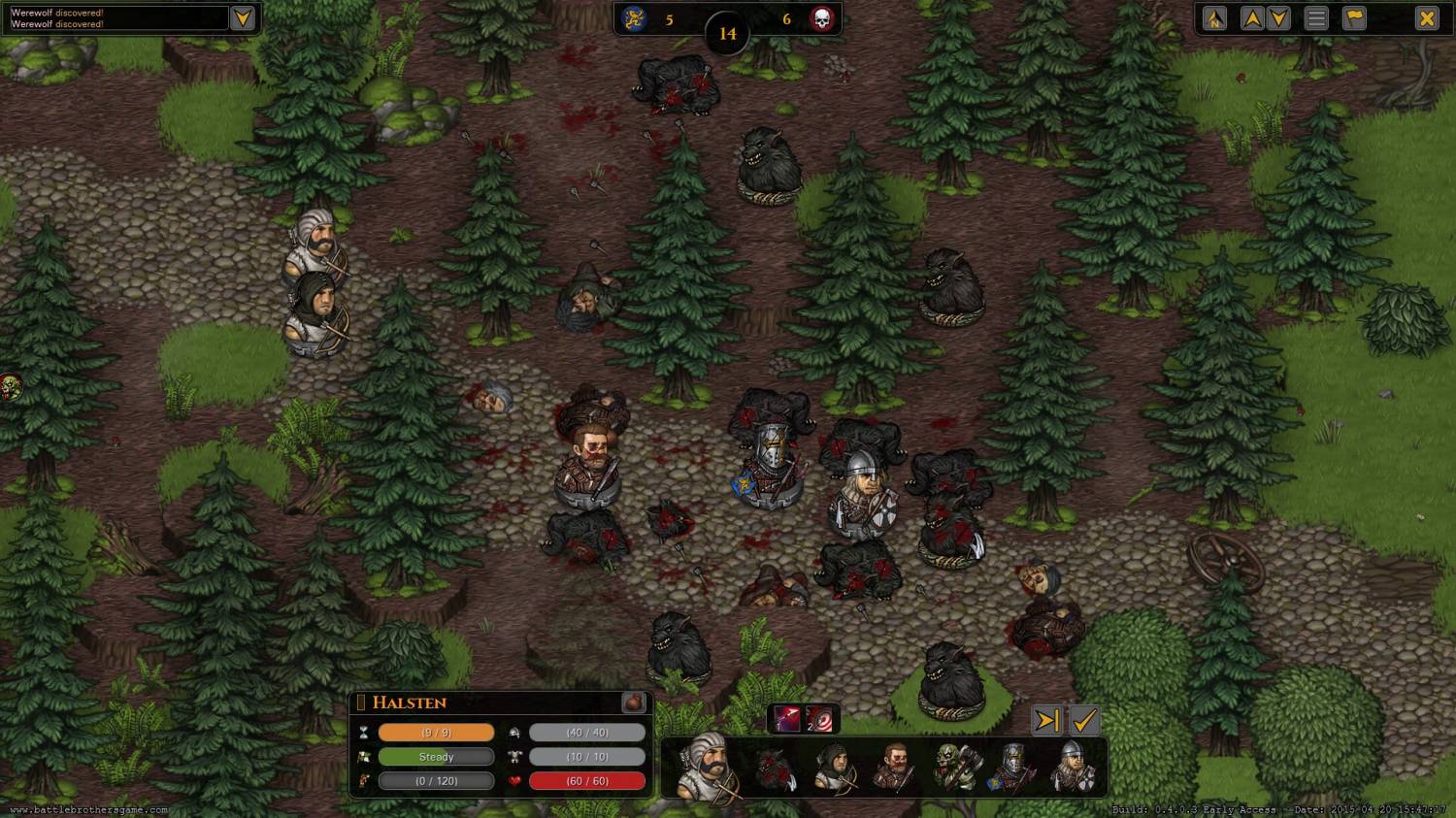The height and width of the screenshot is (818, 1456).
Task: Select the green orc portrait in turn order
Action: pos(955,769)
